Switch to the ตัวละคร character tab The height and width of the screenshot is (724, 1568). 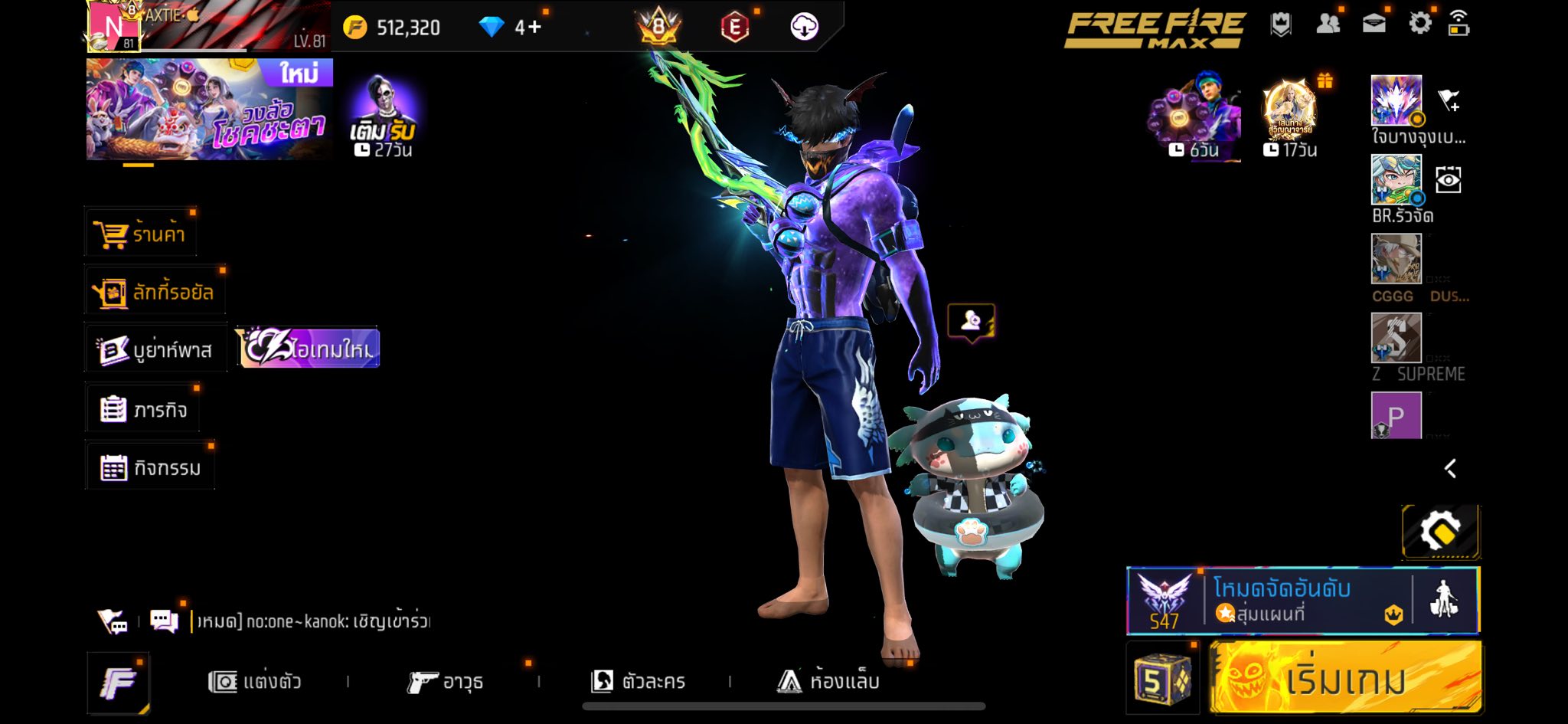point(638,681)
